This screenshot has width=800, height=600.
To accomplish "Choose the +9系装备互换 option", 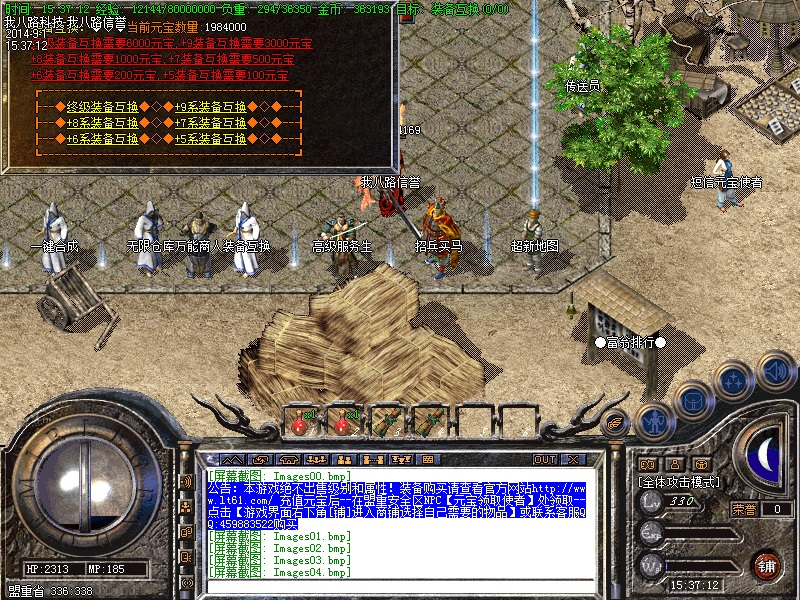I will [211, 107].
